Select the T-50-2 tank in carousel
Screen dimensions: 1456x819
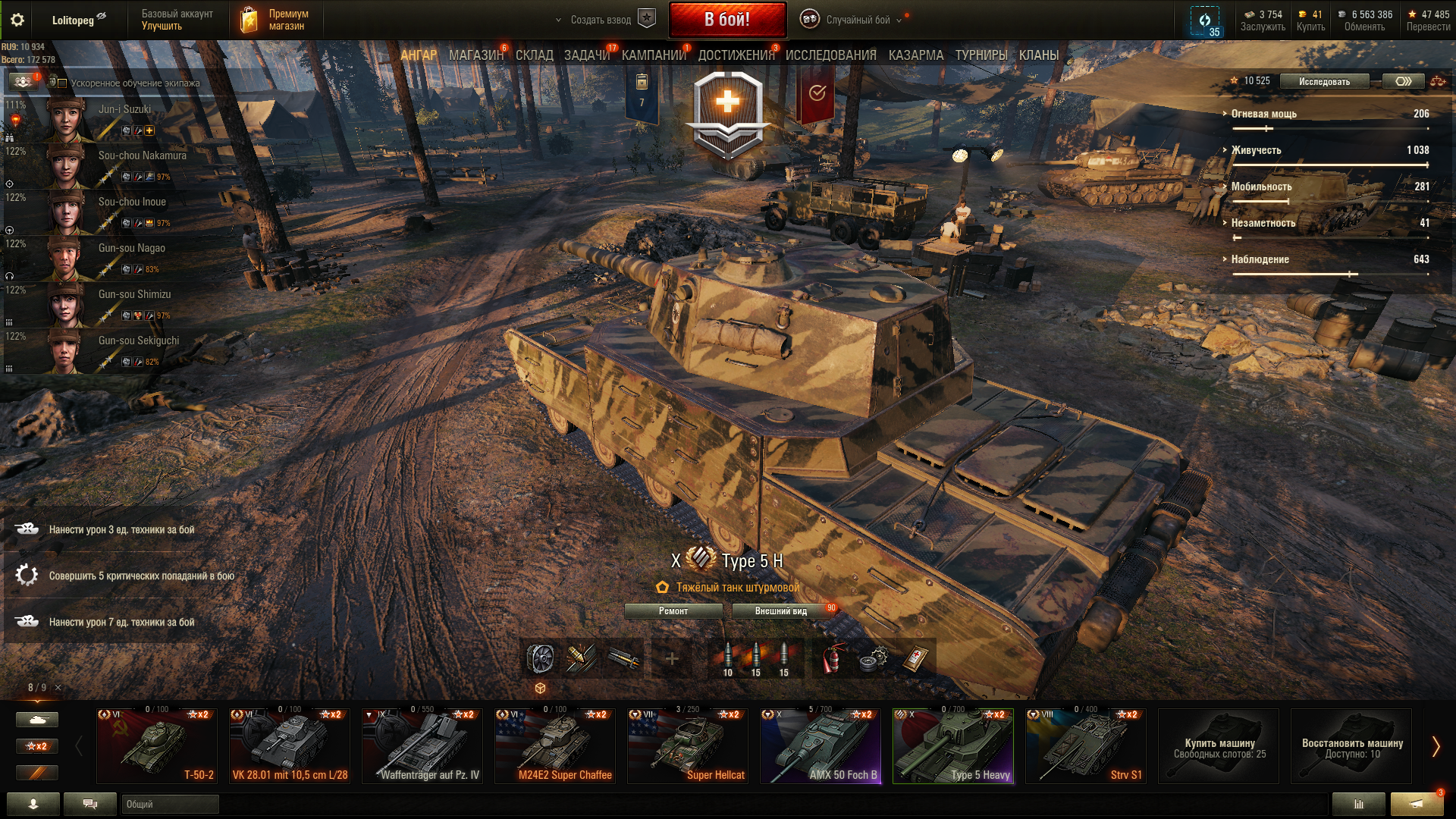click(x=157, y=746)
